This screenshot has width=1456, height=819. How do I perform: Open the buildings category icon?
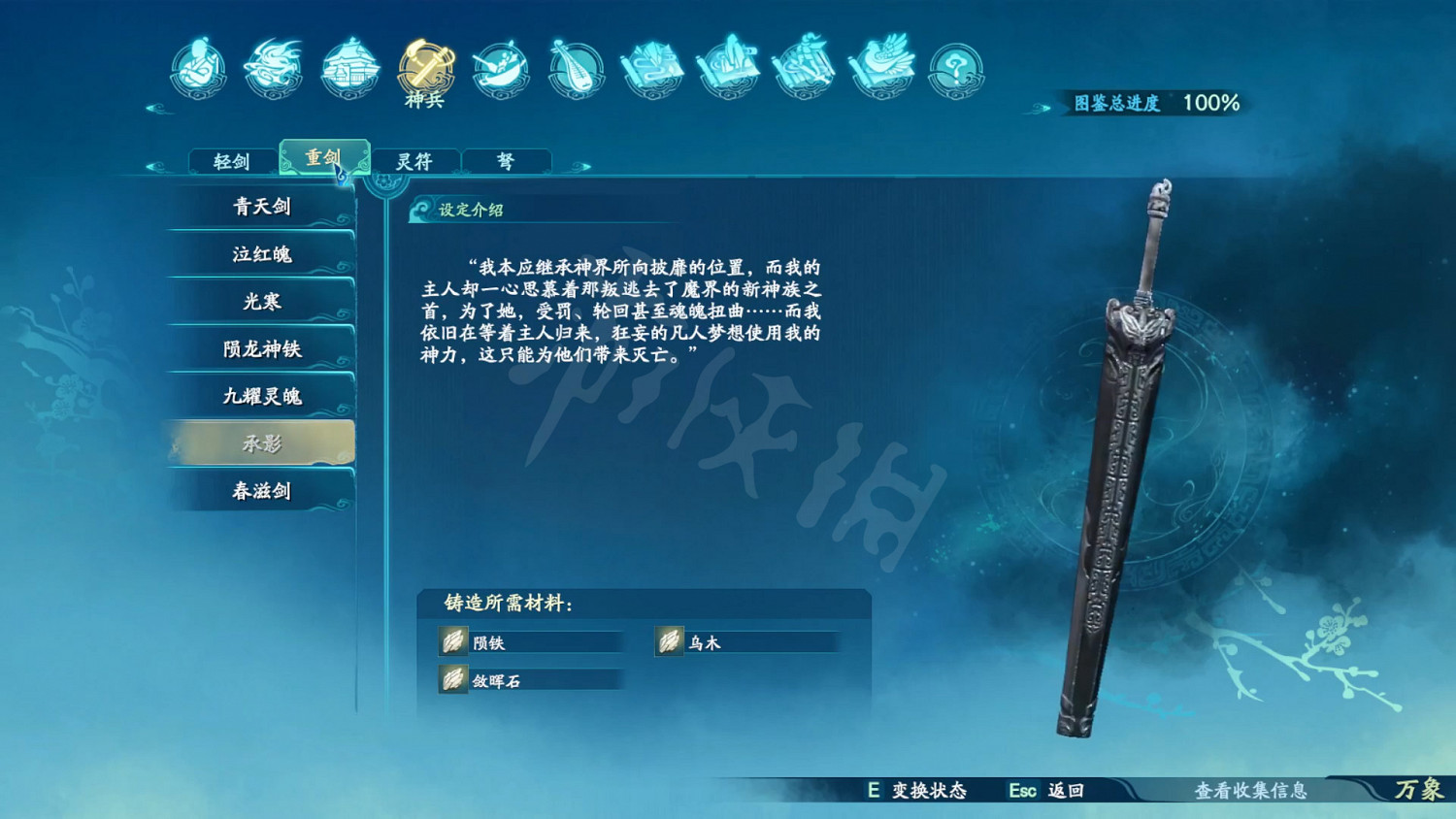(x=349, y=66)
